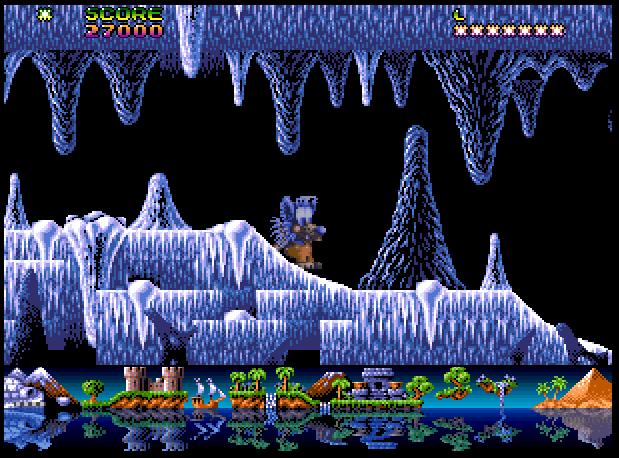Choose the sailing ship map marker

tap(207, 392)
